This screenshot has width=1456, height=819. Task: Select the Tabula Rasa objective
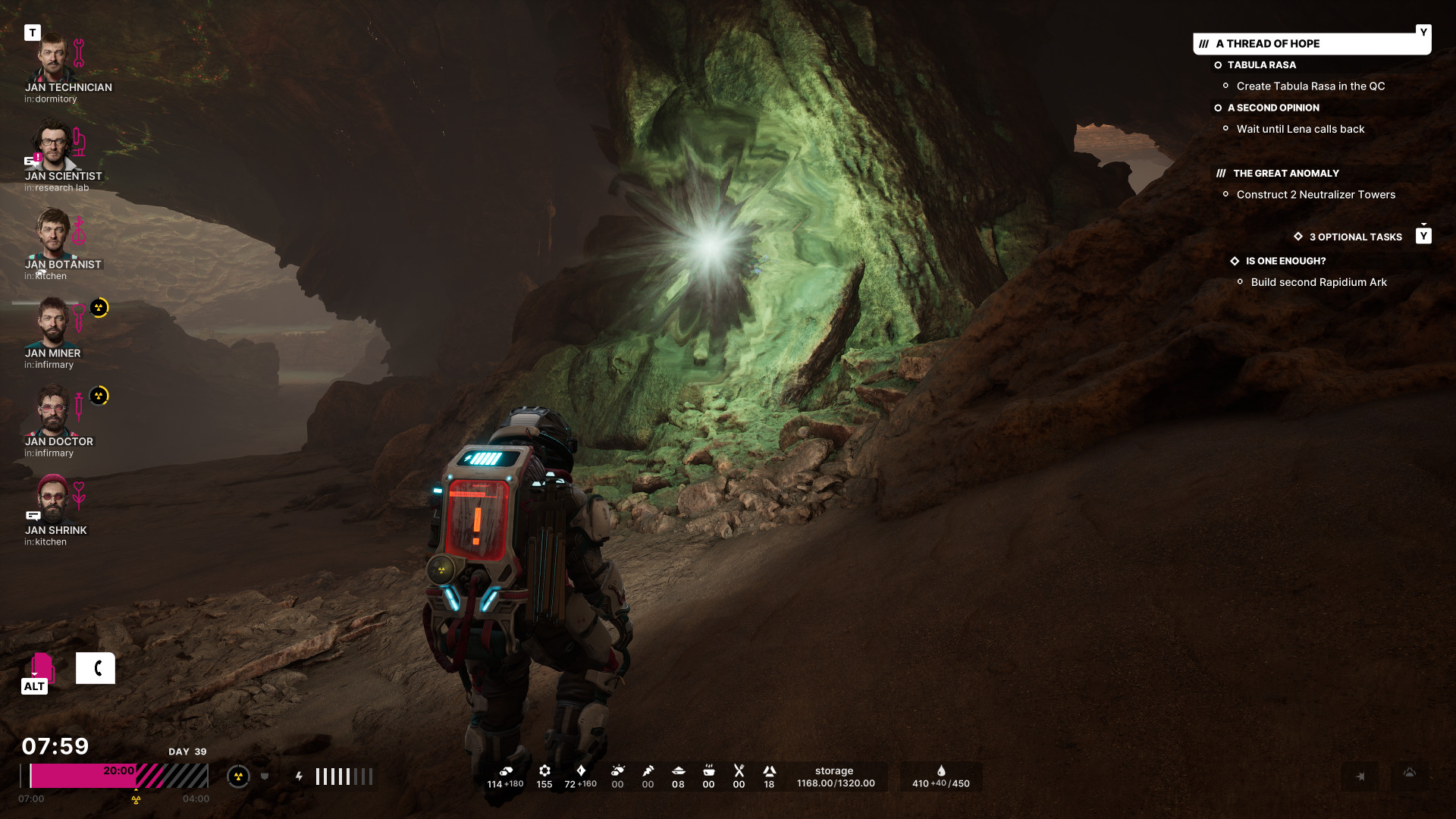click(x=1261, y=65)
